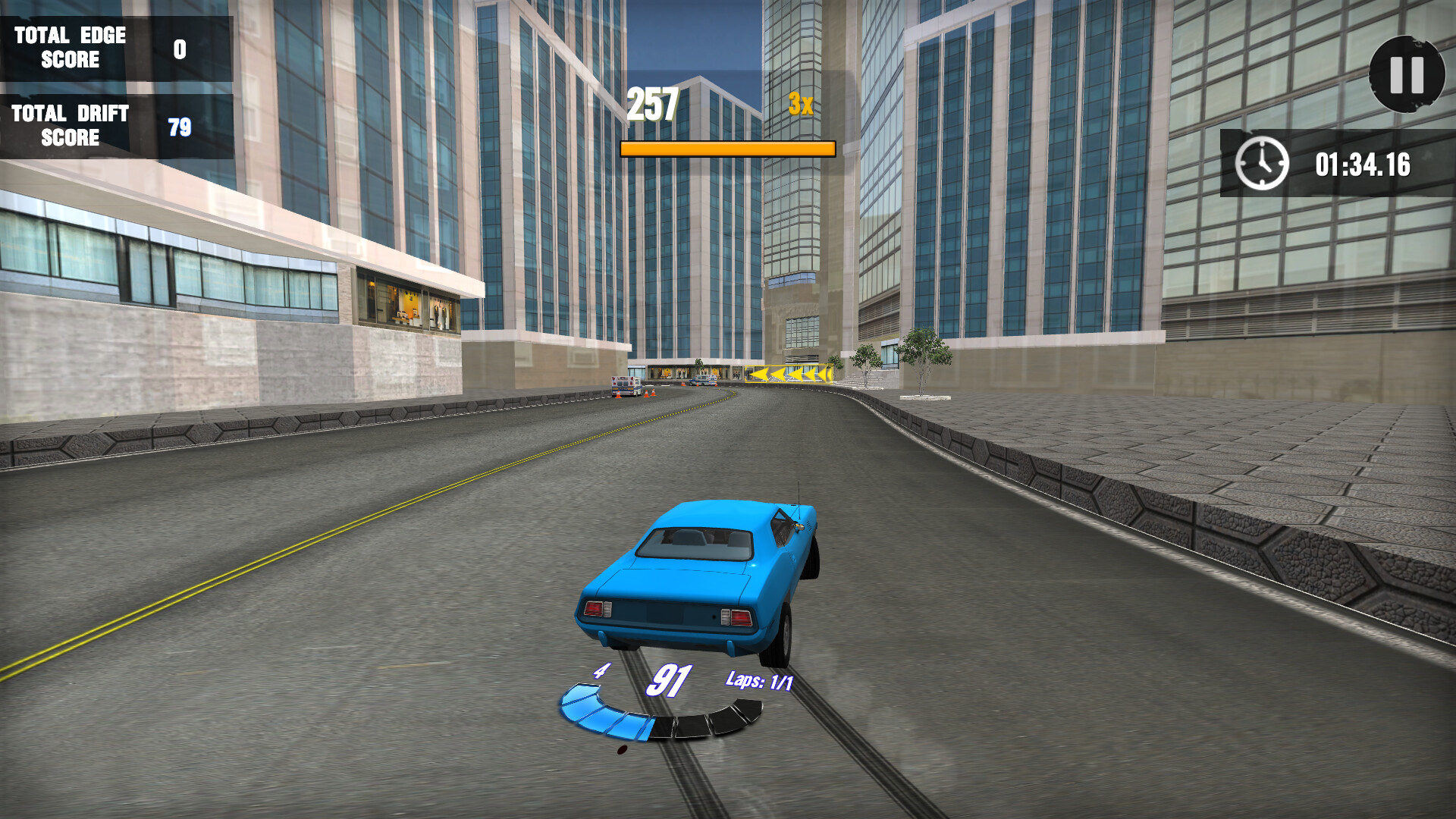Click the orange score progress bar
The width and height of the screenshot is (1456, 819).
[x=727, y=149]
